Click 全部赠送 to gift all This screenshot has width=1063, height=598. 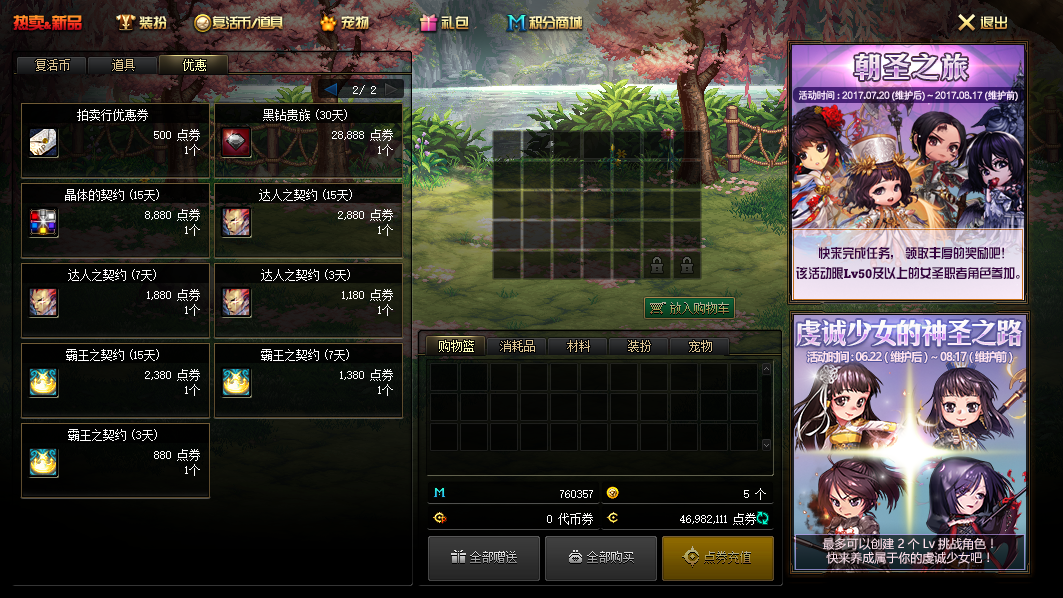pyautogui.click(x=484, y=558)
